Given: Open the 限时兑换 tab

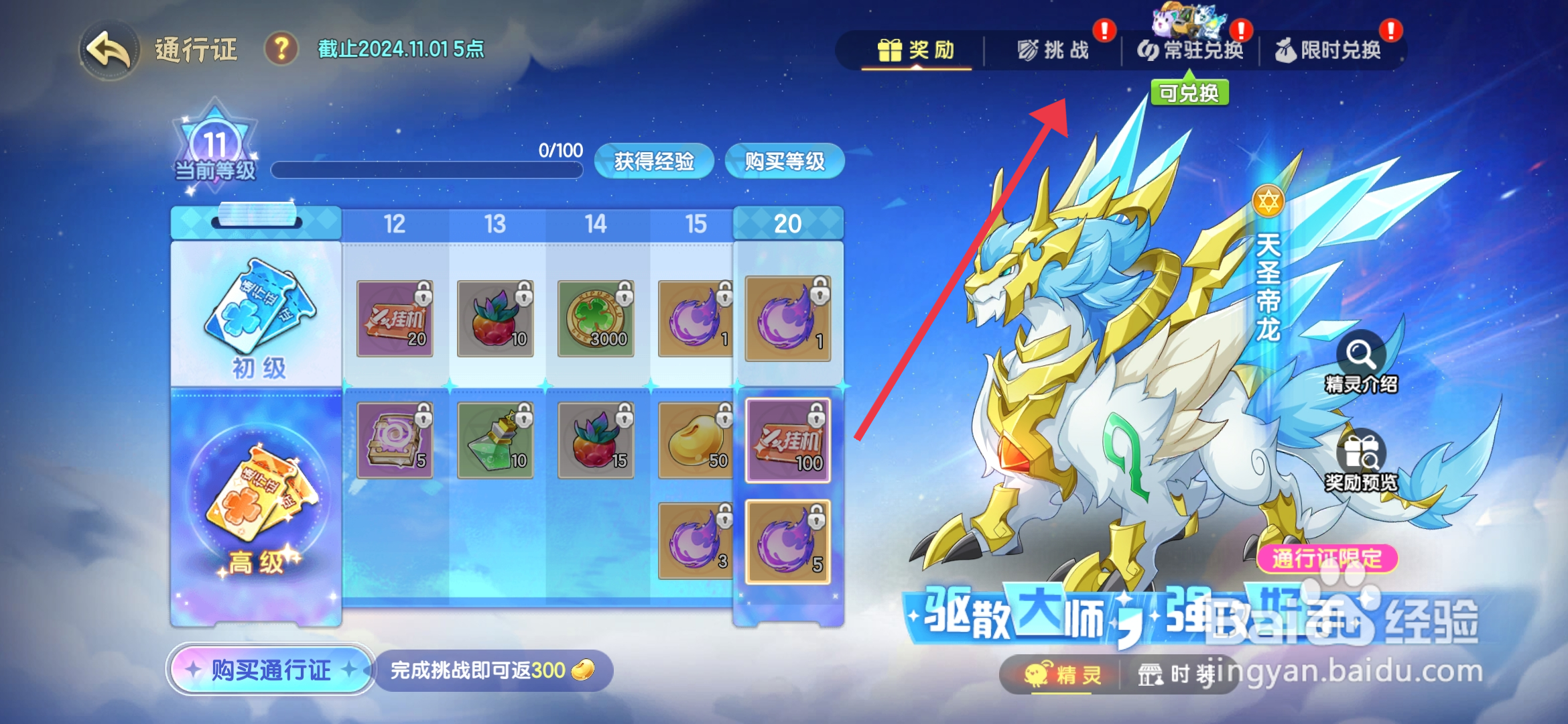Looking at the screenshot, I should [1333, 50].
